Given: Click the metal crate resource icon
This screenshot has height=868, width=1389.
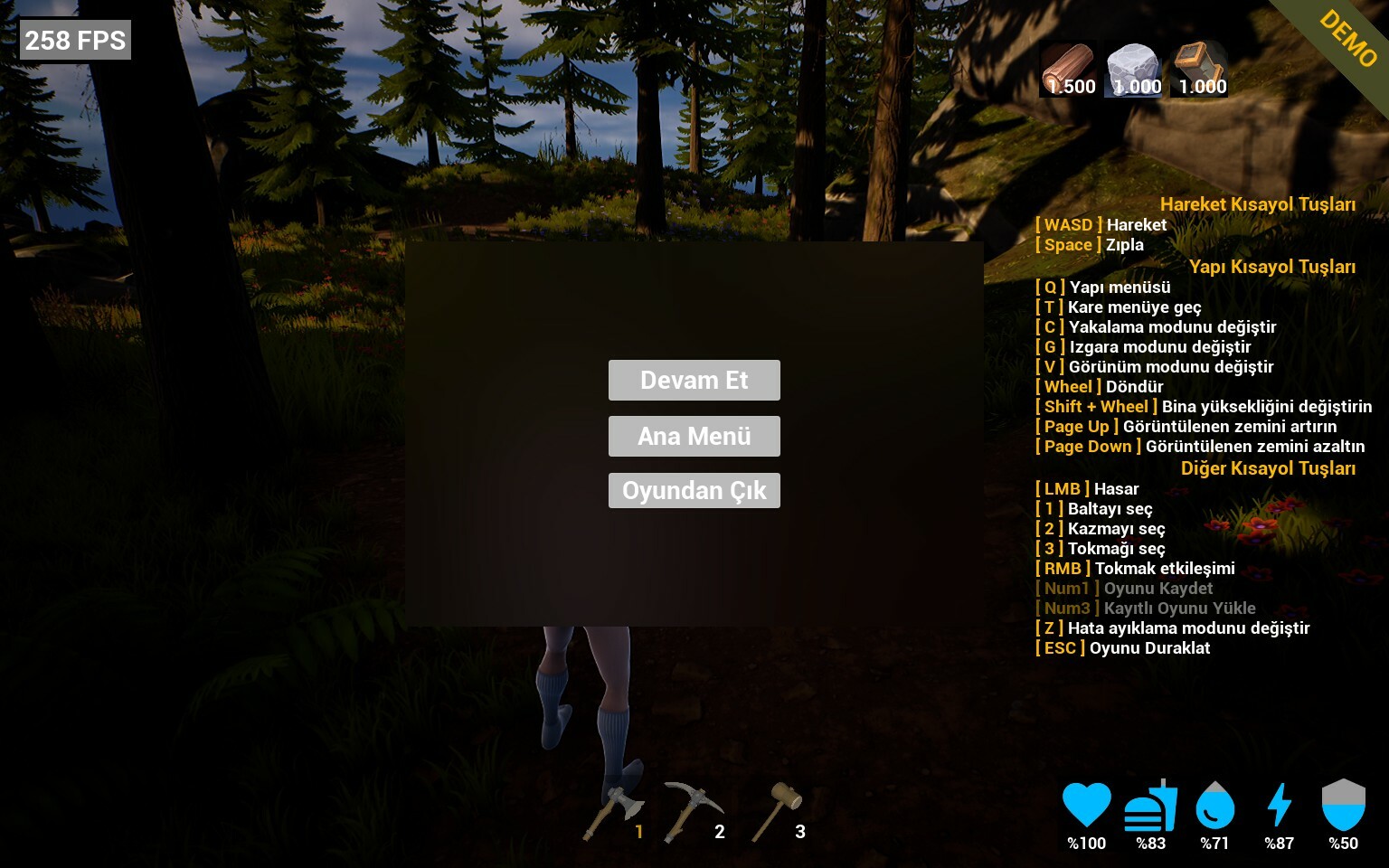Looking at the screenshot, I should [x=1199, y=65].
